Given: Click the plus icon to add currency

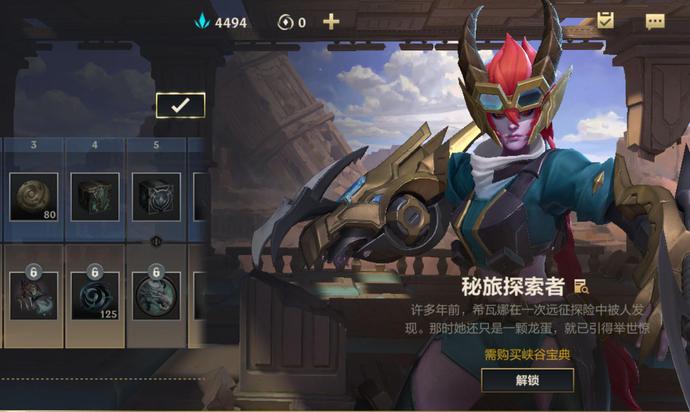Looking at the screenshot, I should (331, 21).
